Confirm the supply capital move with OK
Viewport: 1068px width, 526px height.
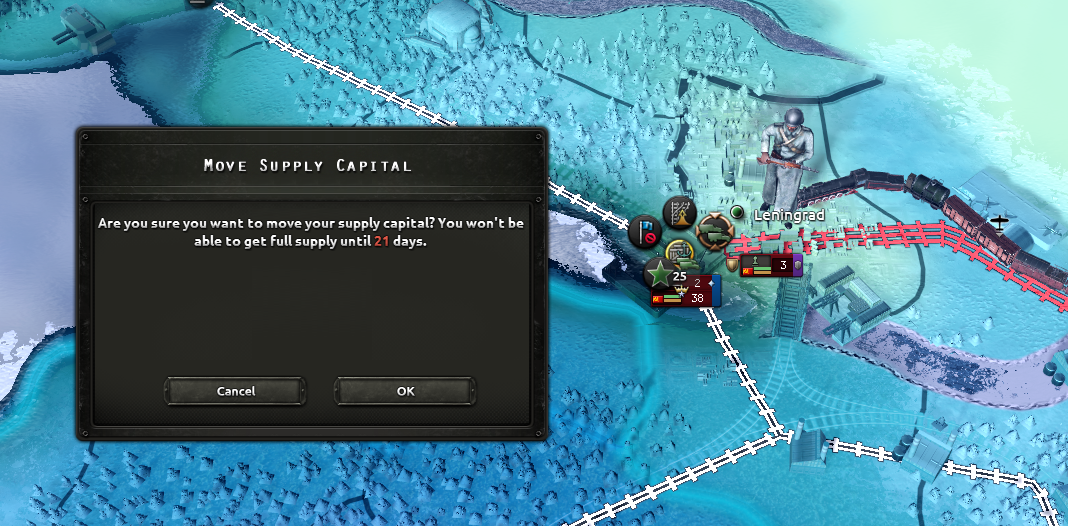(x=405, y=391)
